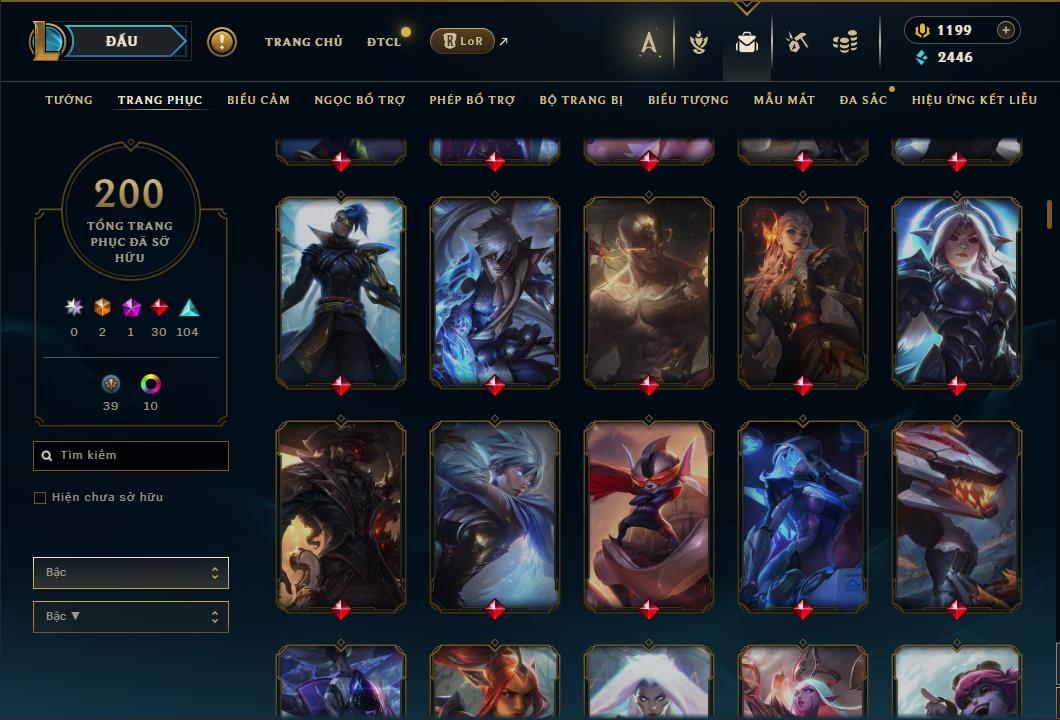
Task: Click the ĐẤU play button
Action: [x=122, y=41]
